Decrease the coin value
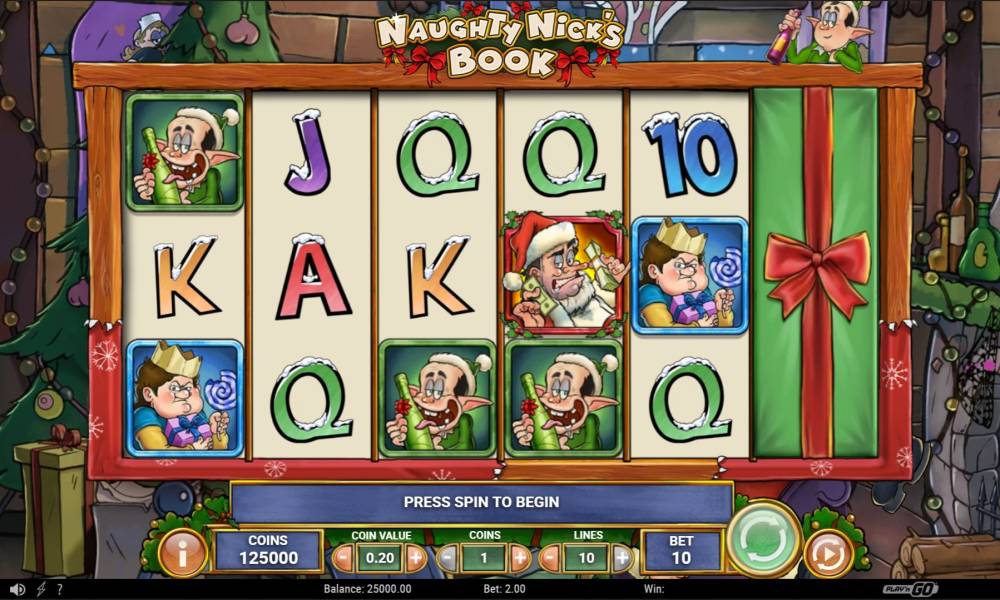 (343, 557)
